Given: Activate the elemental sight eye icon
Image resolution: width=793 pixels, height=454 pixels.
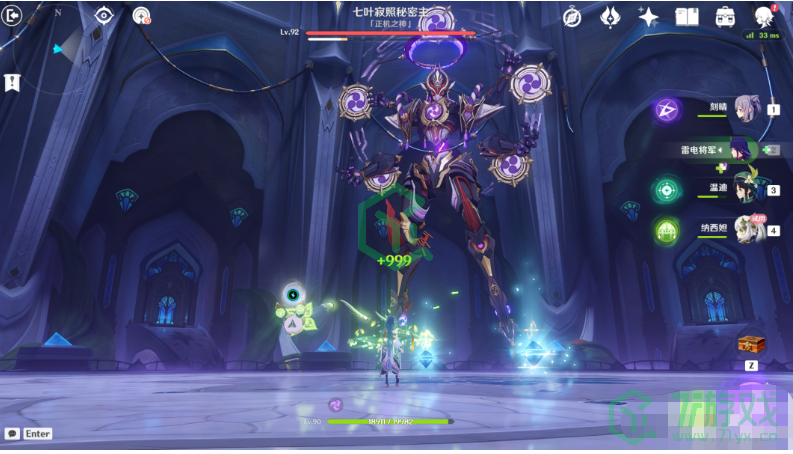Looking at the screenshot, I should coord(105,15).
